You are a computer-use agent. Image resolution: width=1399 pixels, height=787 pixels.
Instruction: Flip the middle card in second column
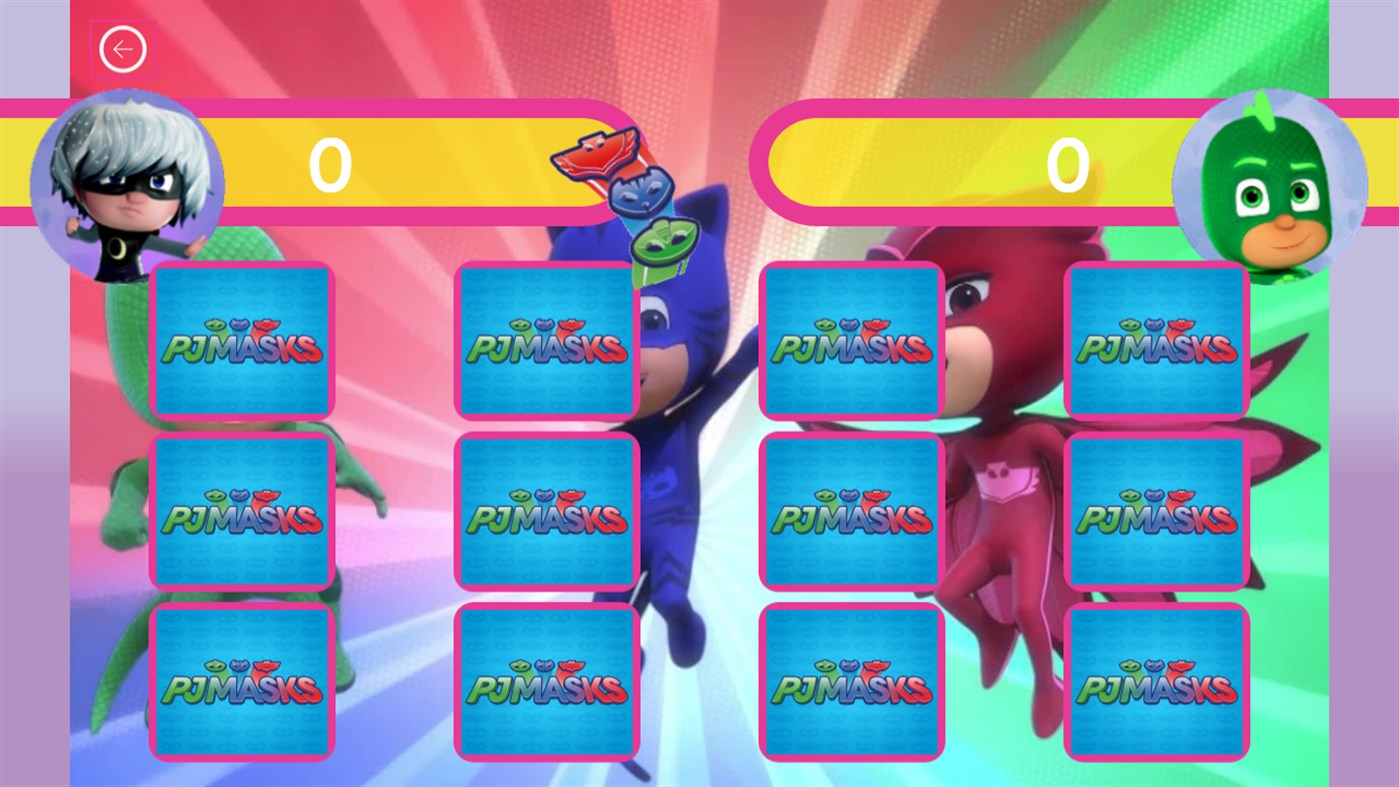pyautogui.click(x=546, y=510)
